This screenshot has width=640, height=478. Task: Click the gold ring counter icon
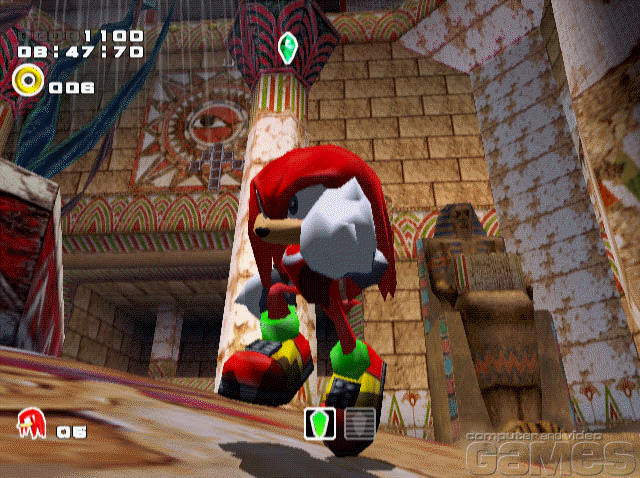[27, 80]
